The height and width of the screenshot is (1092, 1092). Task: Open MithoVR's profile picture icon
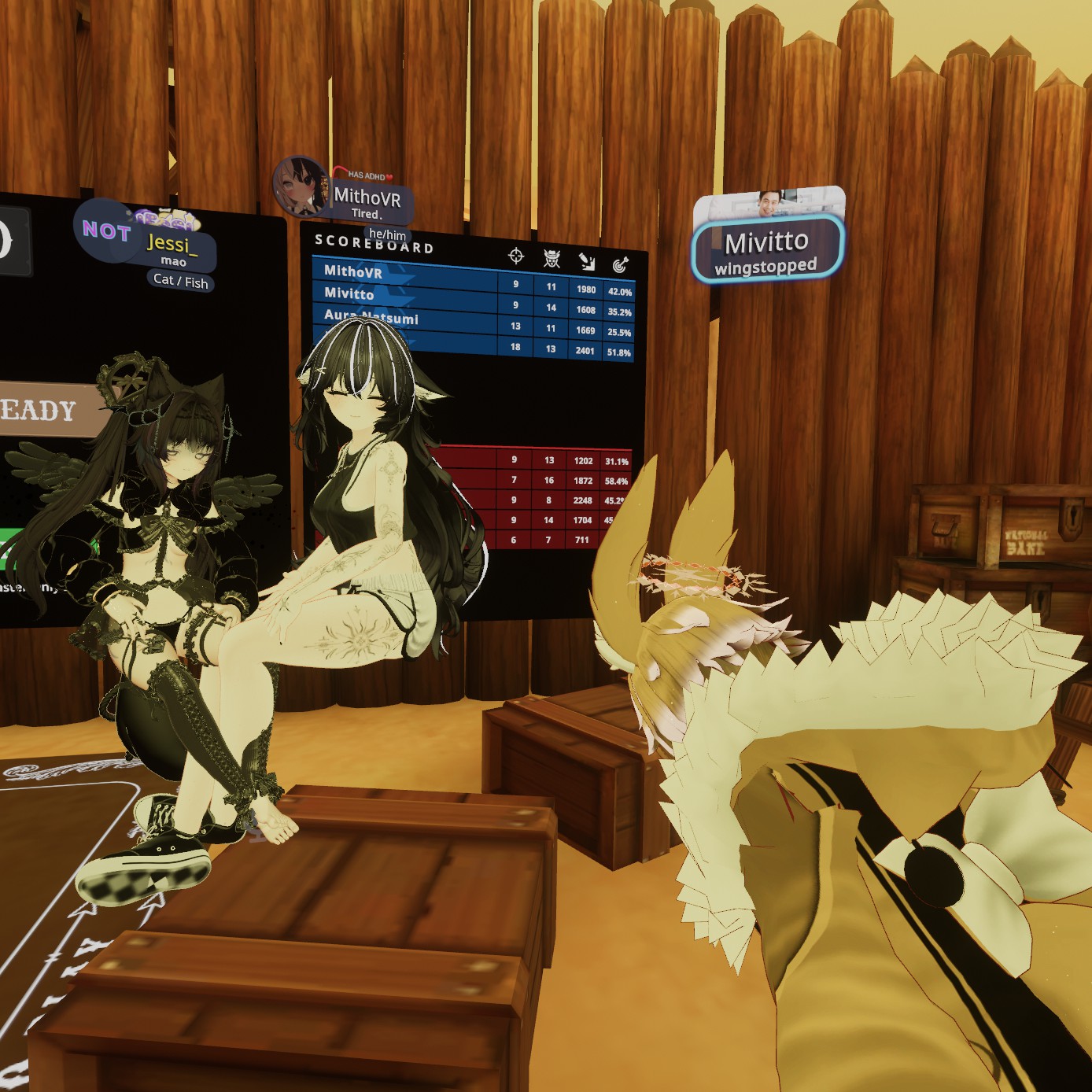pyautogui.click(x=299, y=186)
